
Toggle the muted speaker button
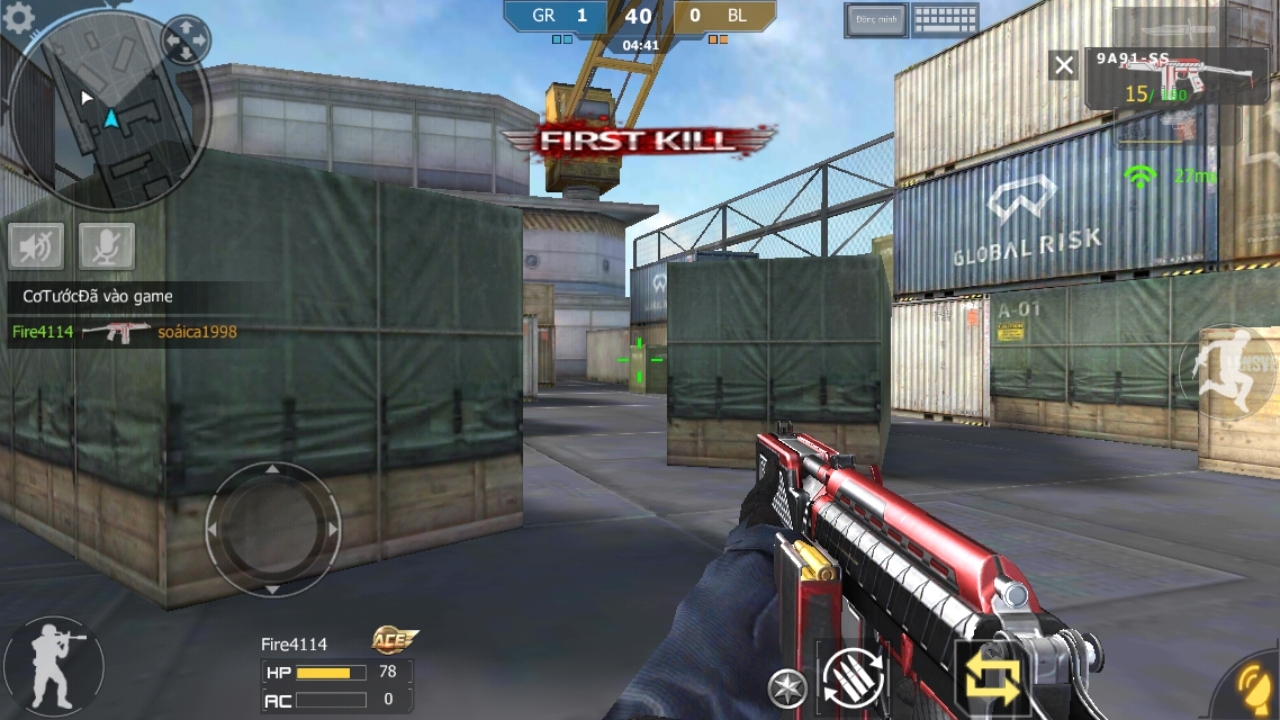click(x=36, y=246)
